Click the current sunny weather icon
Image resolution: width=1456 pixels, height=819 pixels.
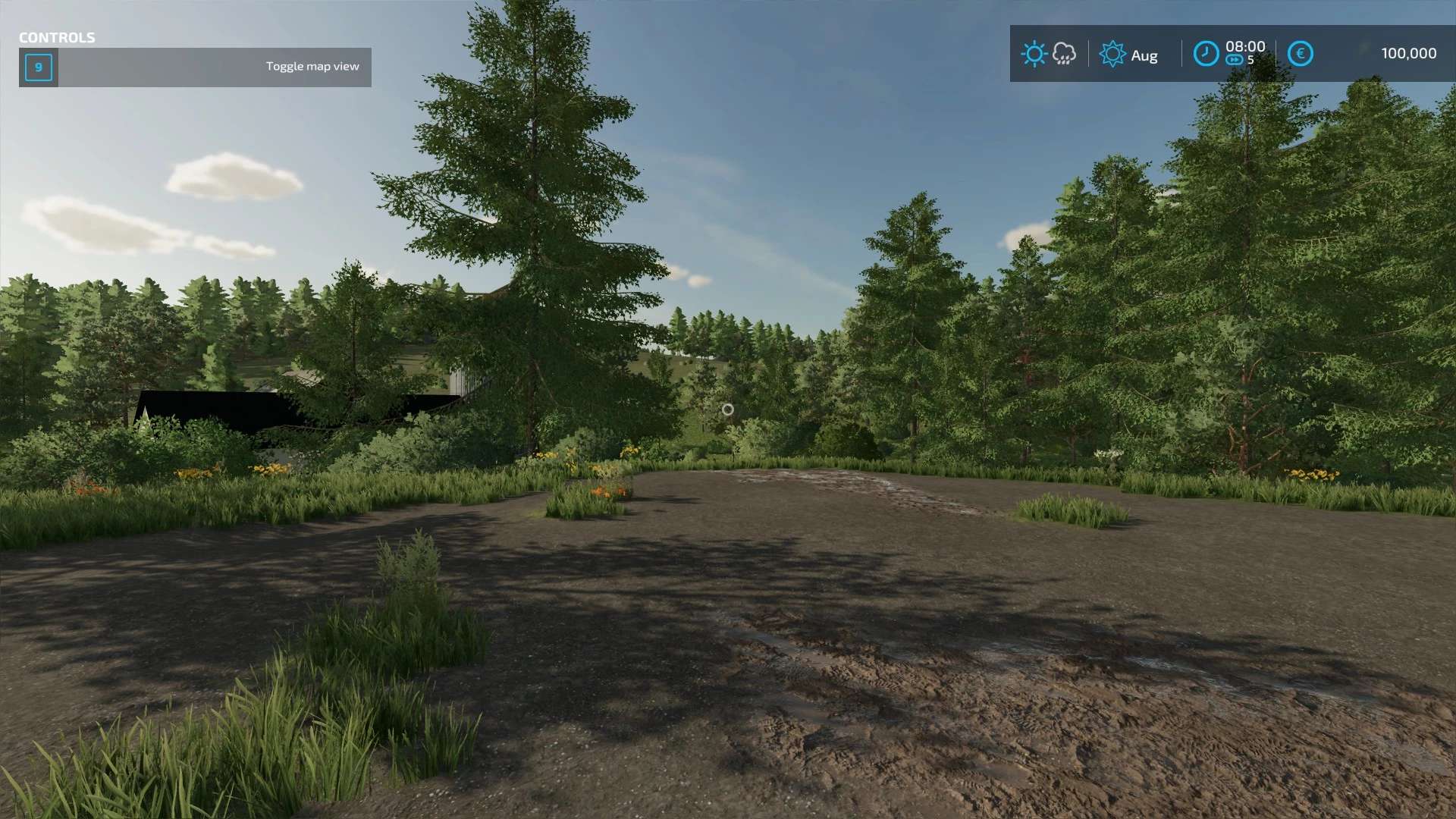(x=1034, y=54)
